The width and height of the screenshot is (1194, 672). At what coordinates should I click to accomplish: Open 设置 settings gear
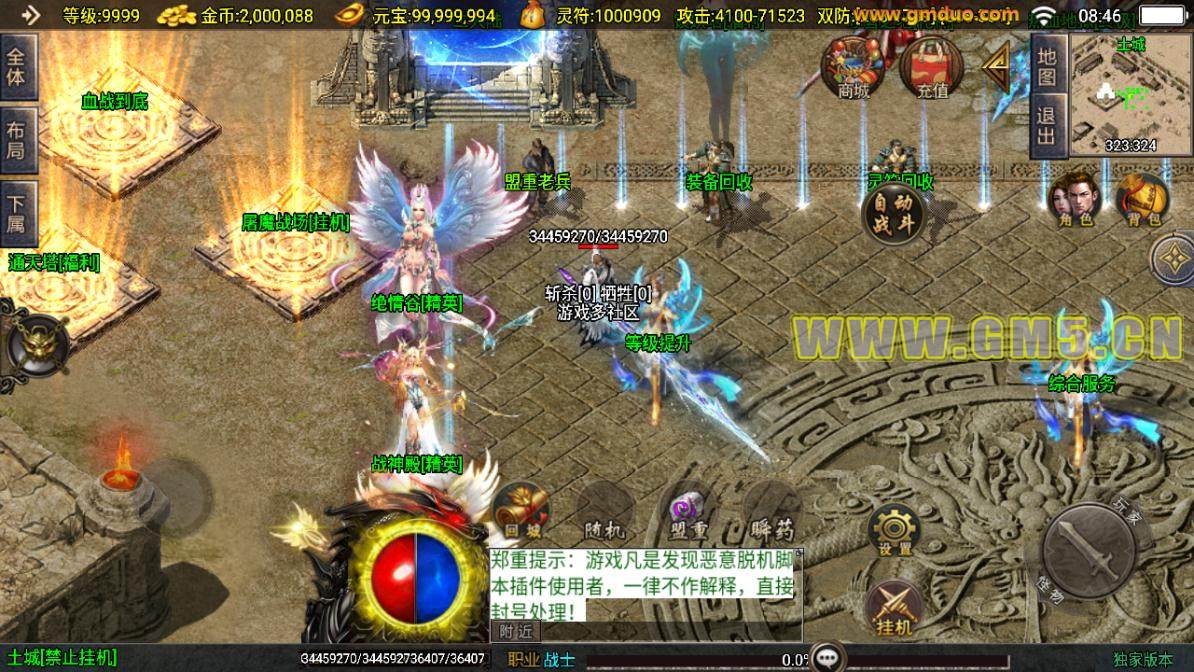(894, 531)
